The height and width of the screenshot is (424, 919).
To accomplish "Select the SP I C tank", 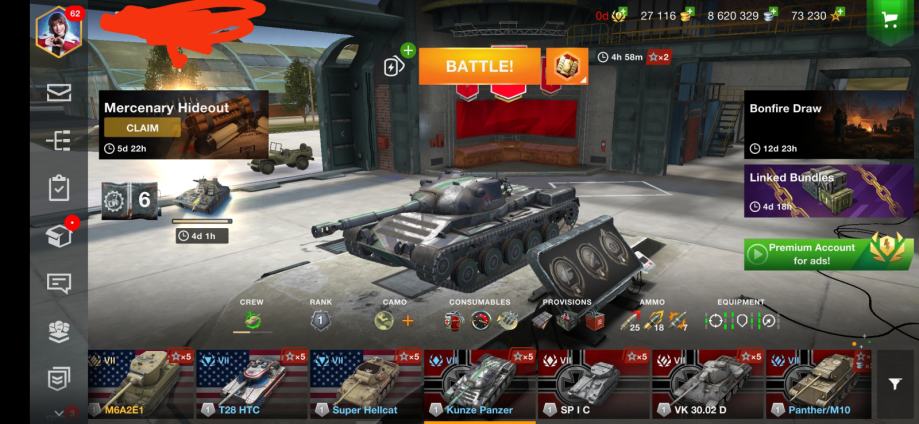I will click(594, 383).
